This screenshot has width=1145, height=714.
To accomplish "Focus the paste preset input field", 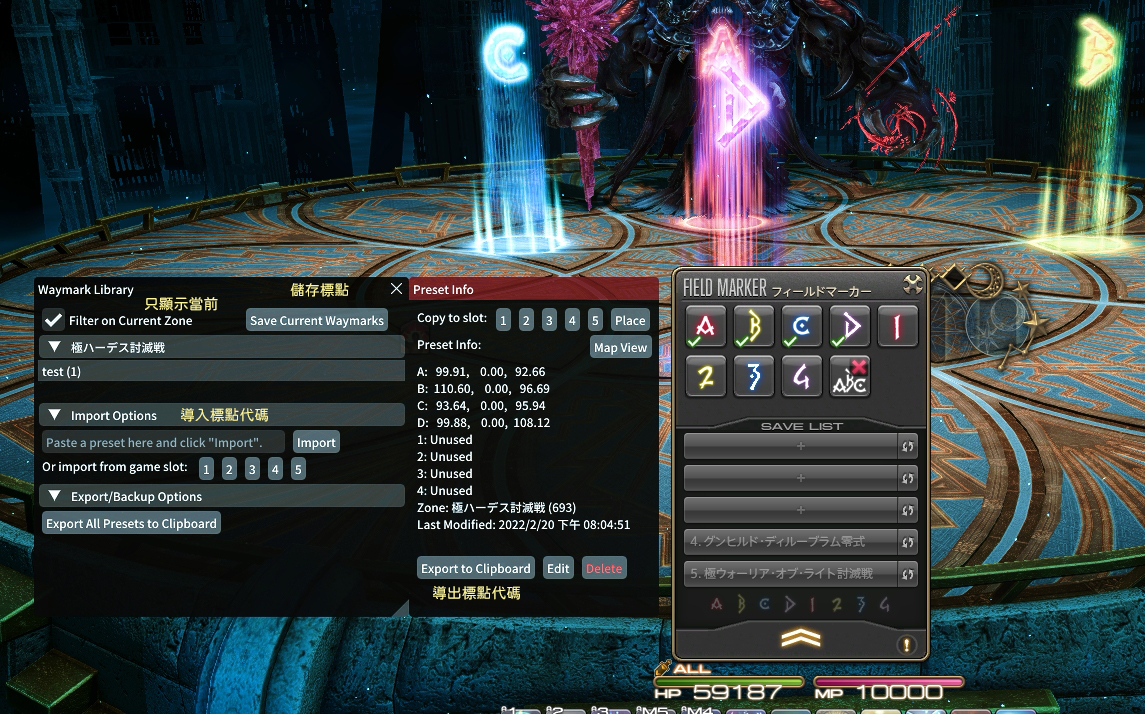I will (x=163, y=442).
